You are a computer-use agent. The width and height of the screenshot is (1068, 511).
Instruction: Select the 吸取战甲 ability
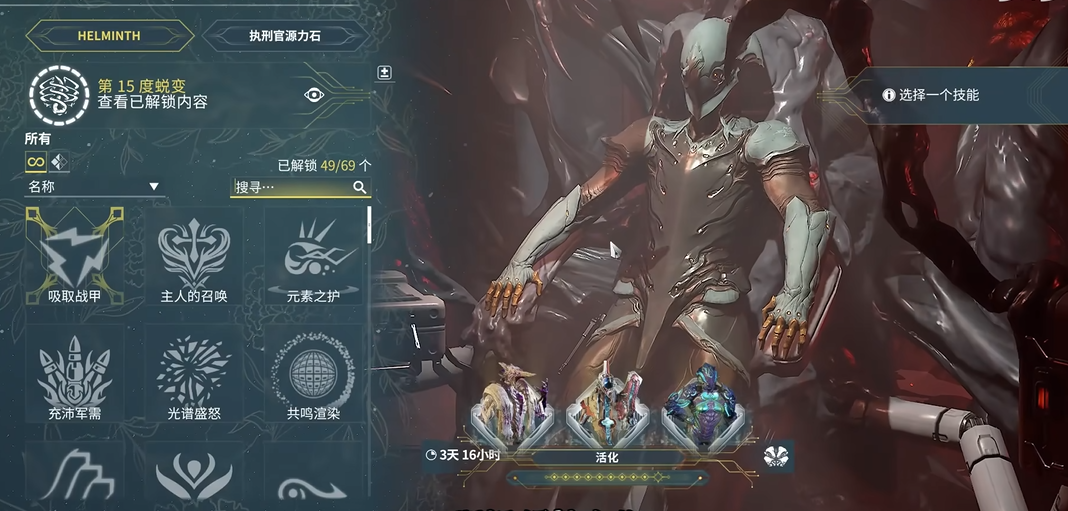(74, 256)
